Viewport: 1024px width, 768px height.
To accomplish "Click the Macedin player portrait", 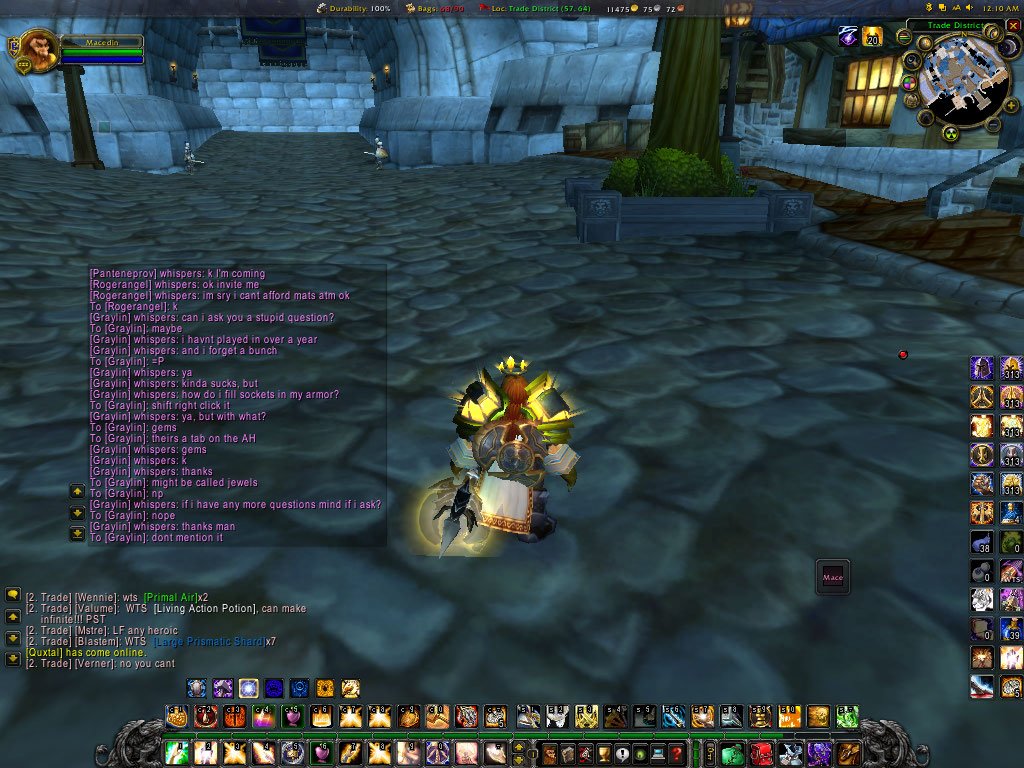I will 39,51.
